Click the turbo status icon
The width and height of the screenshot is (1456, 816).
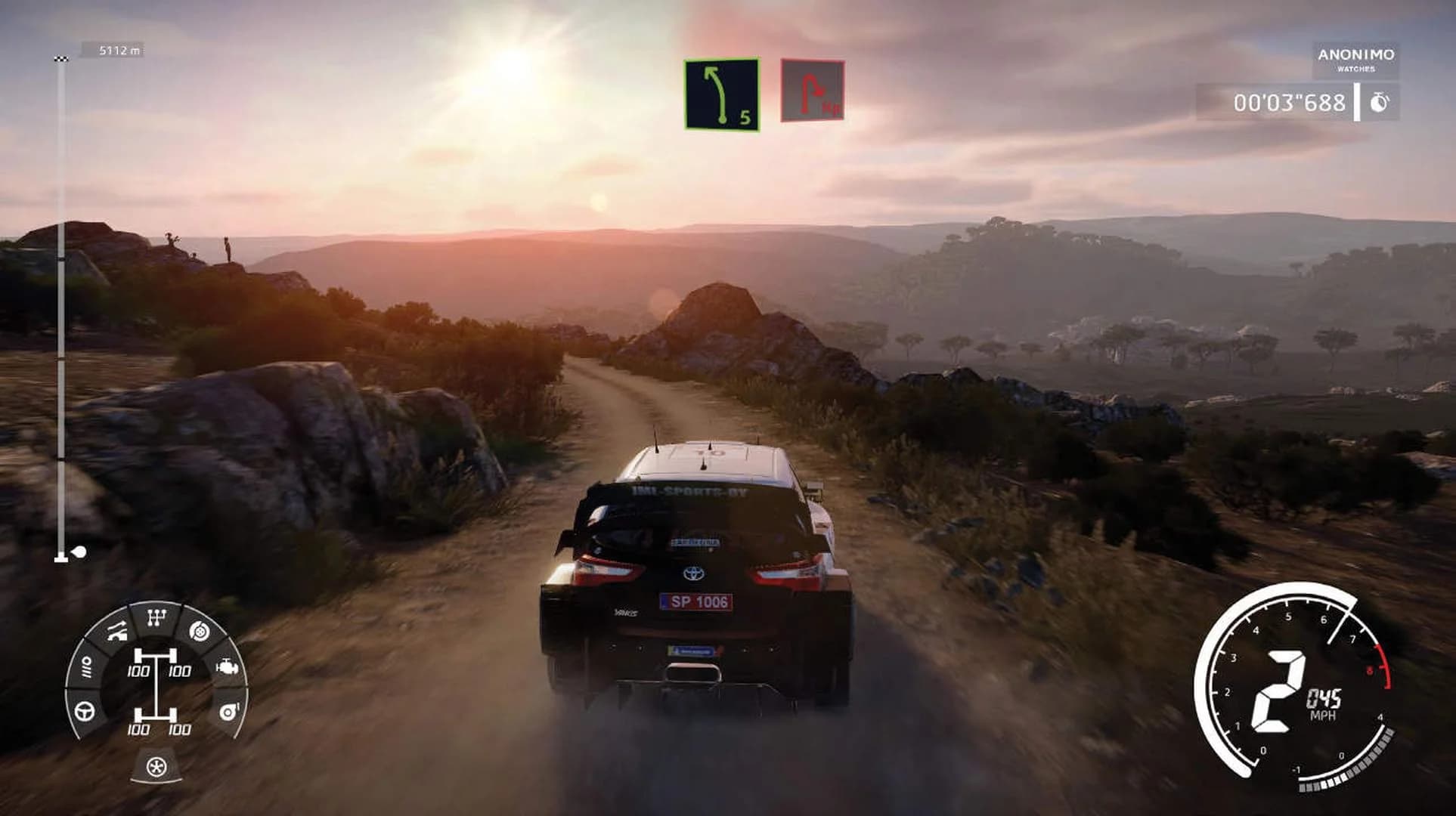coord(228,711)
